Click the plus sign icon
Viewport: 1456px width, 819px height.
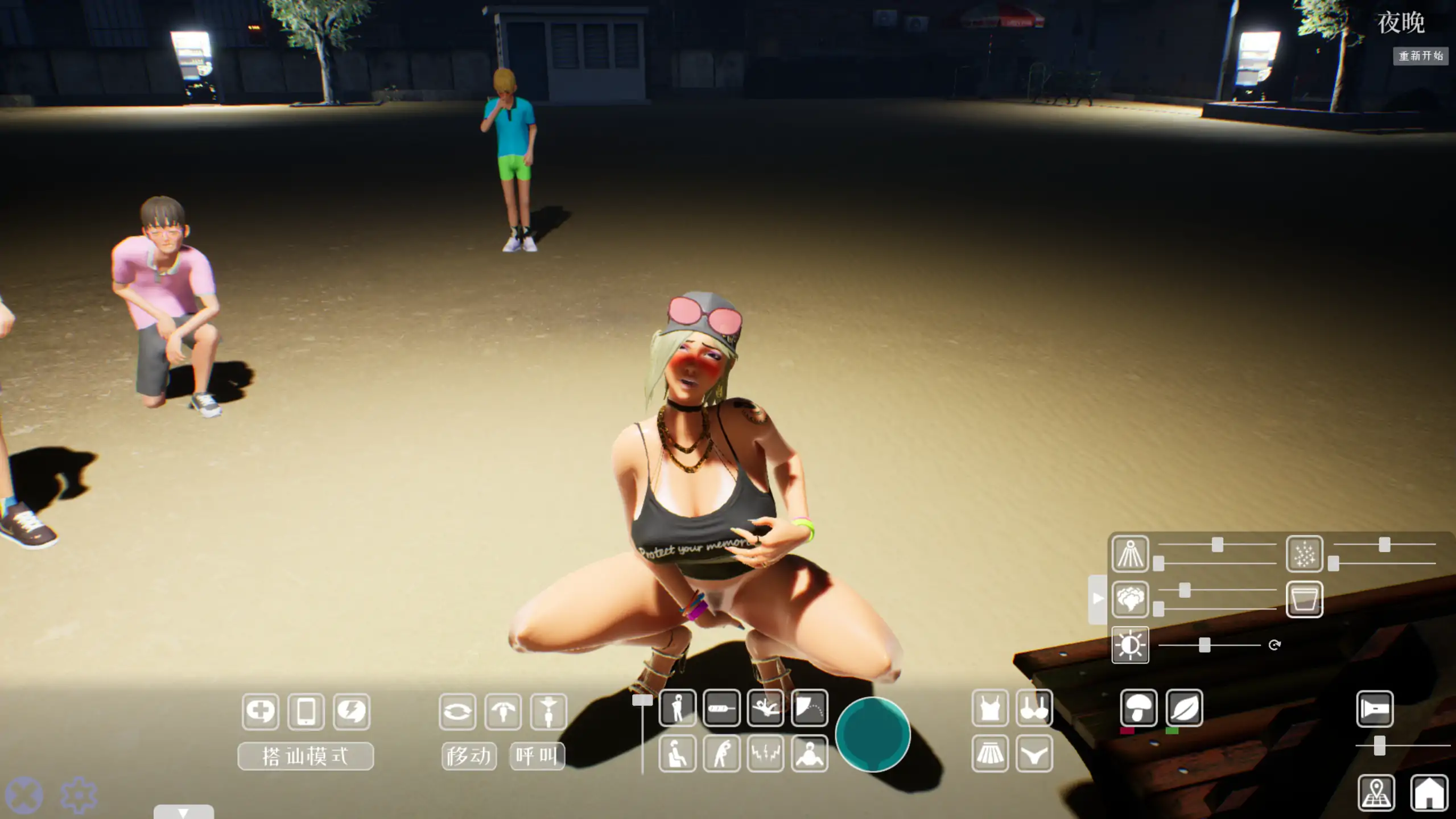[x=261, y=711]
